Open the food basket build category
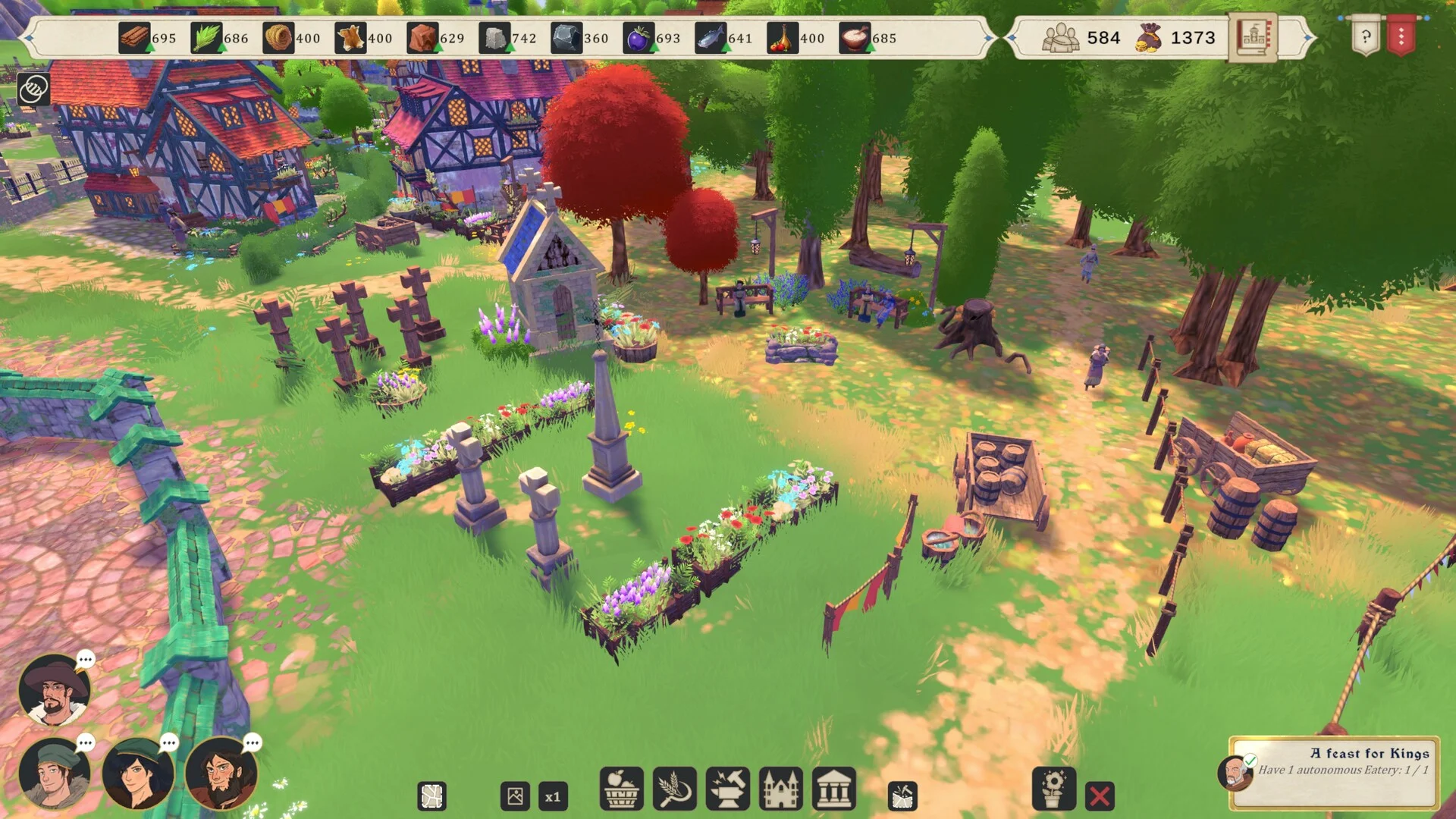 (x=621, y=789)
